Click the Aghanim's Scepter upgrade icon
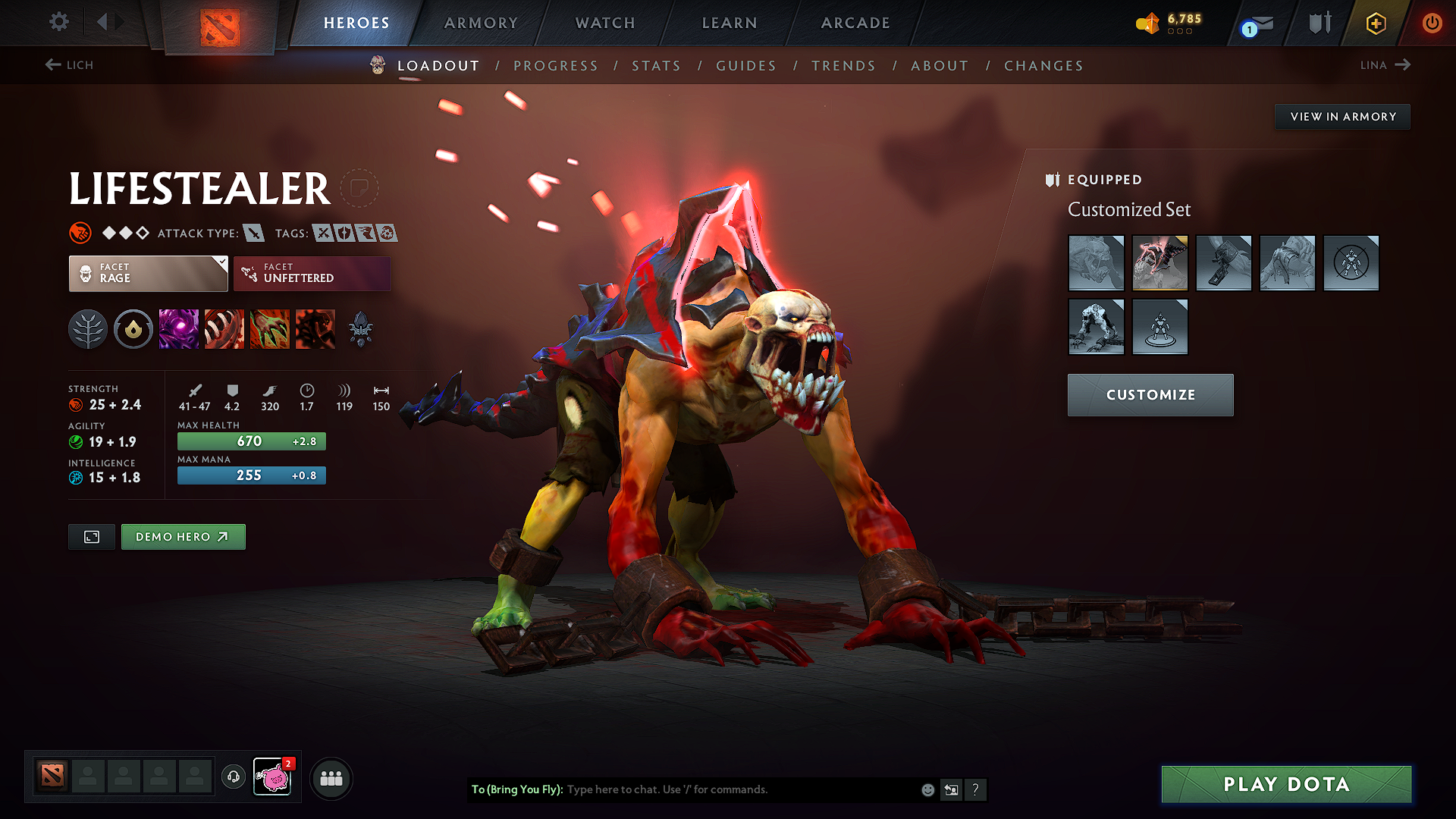1456x819 pixels. pos(361,328)
